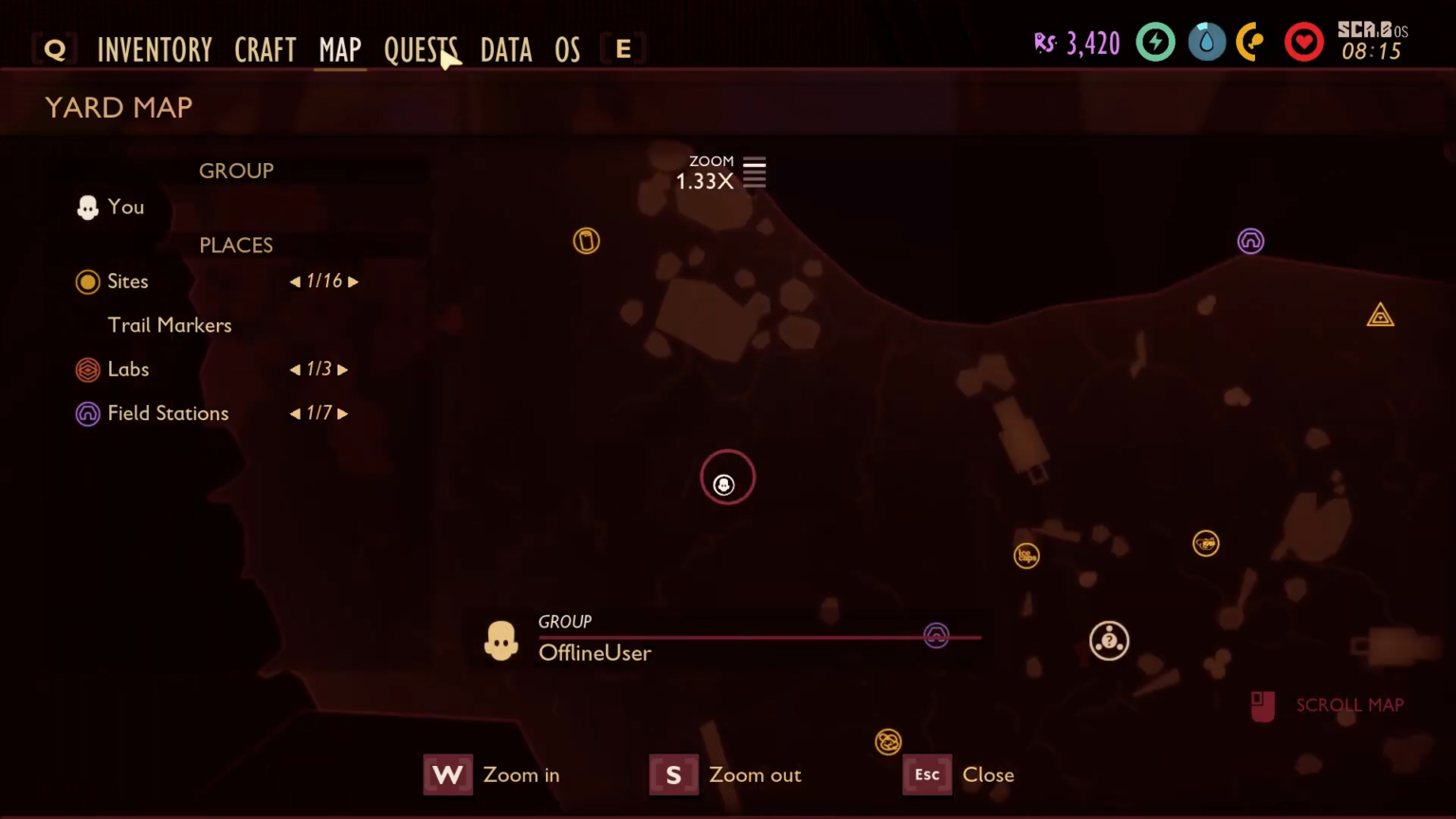Viewport: 1456px width, 819px height.
Task: Select the health heart indicator
Action: [x=1304, y=42]
